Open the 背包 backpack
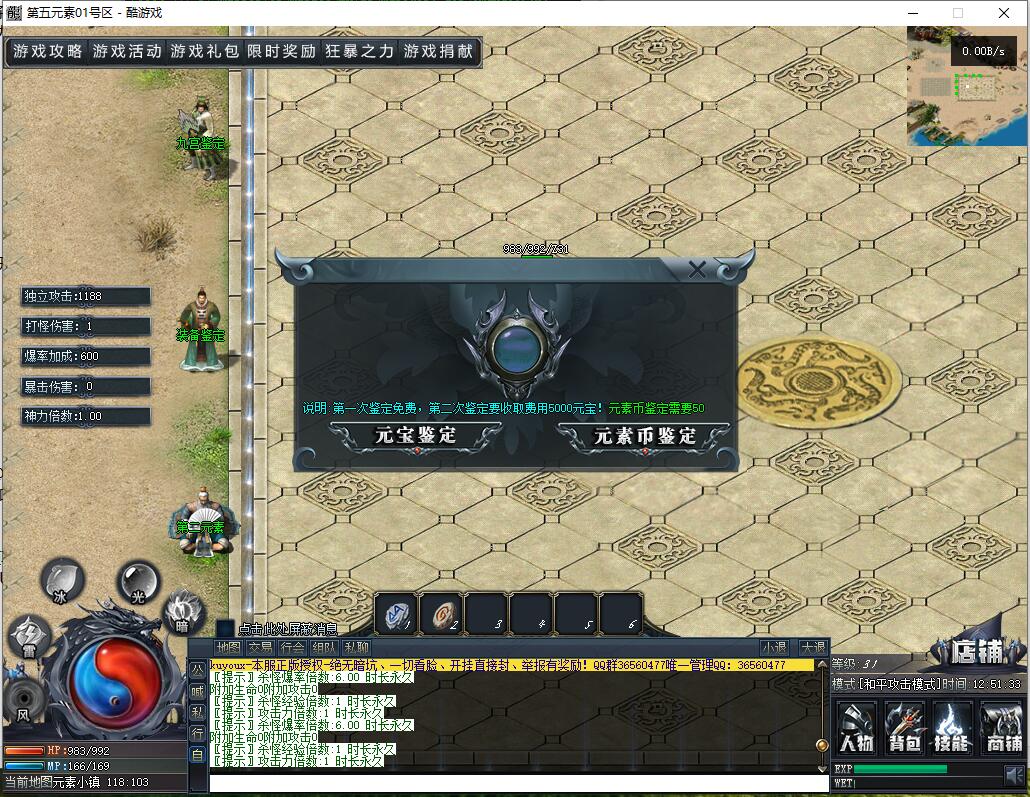This screenshot has width=1030, height=797. click(905, 727)
